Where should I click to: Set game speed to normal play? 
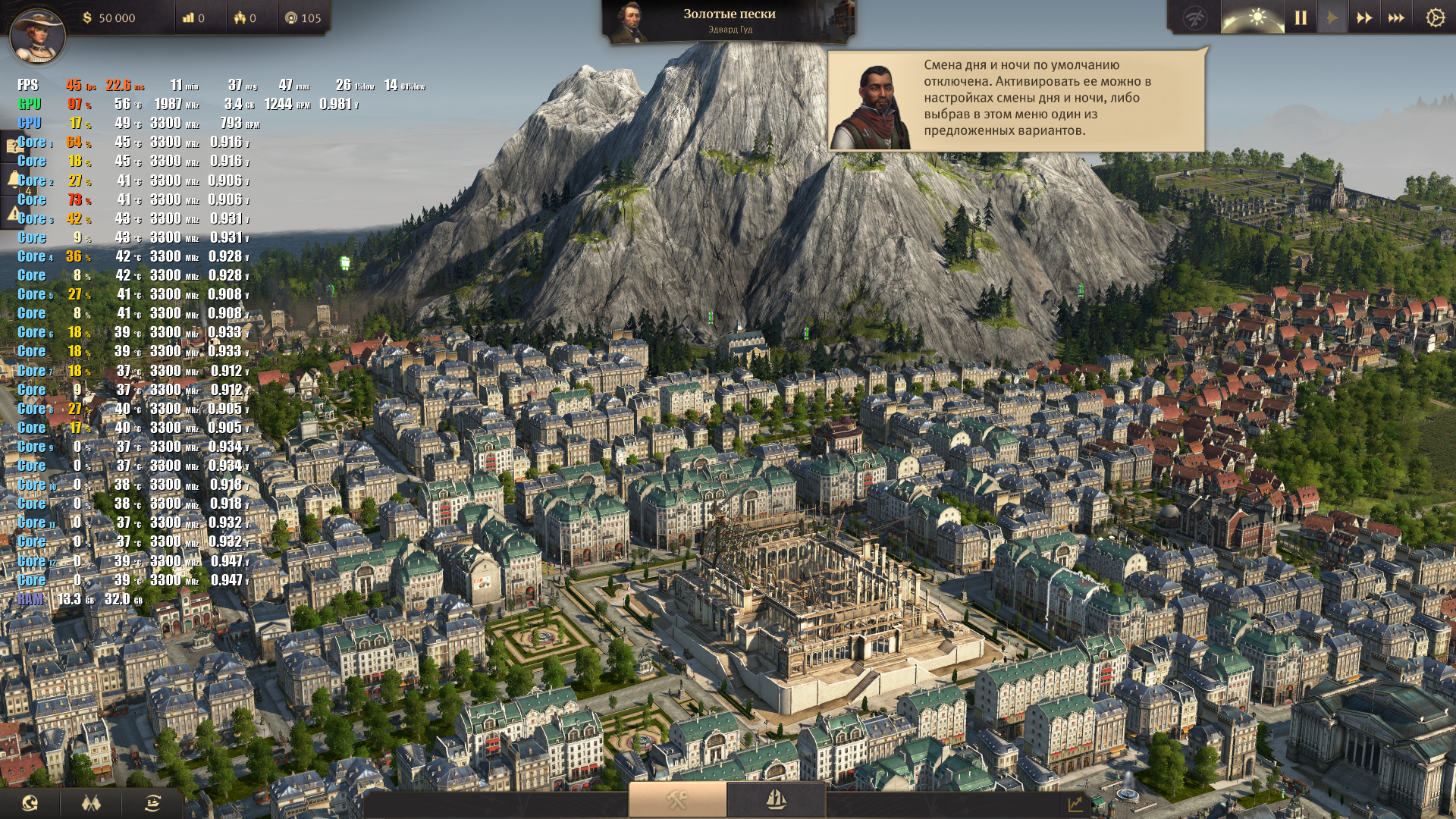coord(1332,17)
